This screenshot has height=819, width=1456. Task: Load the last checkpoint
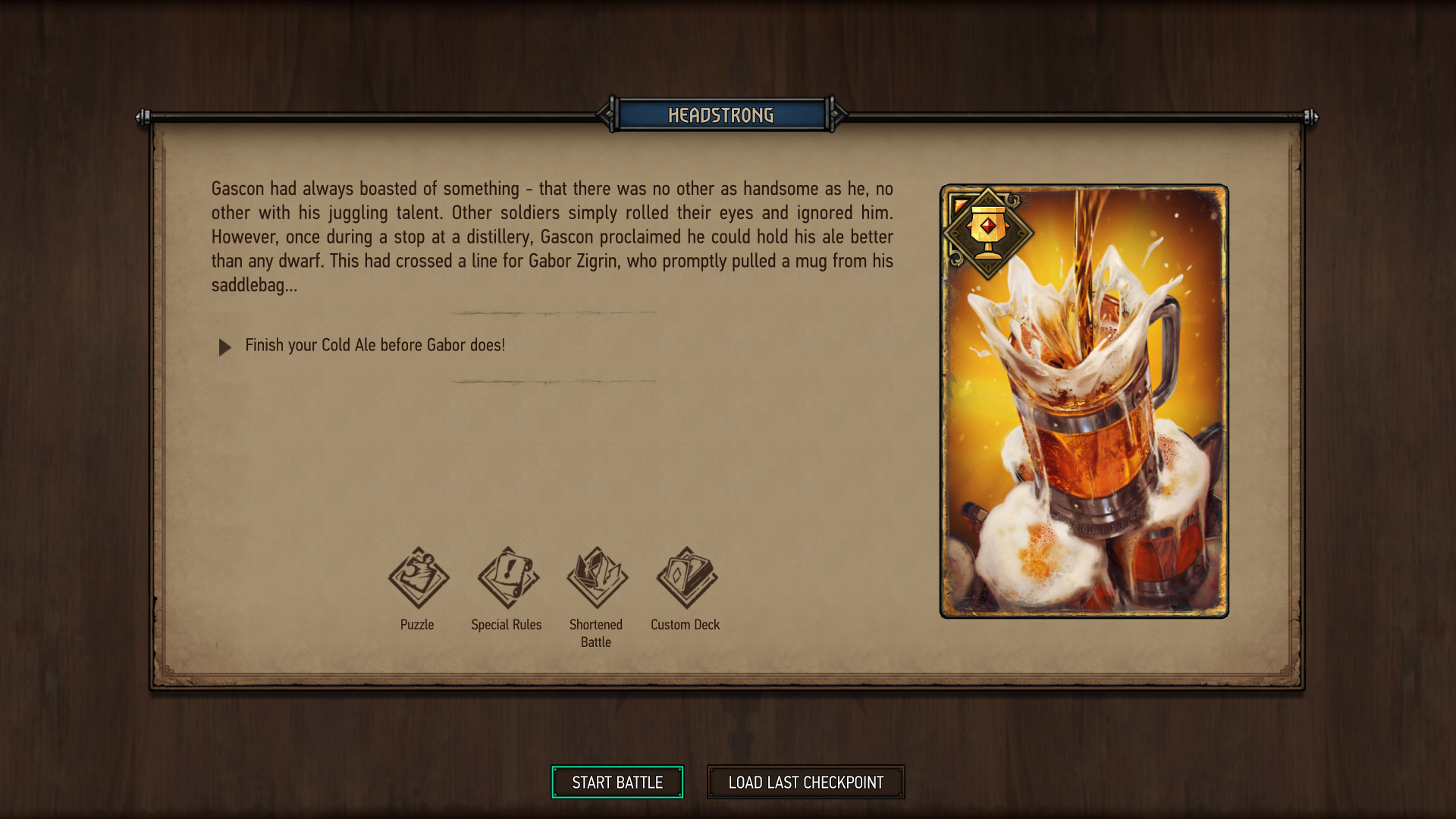click(x=805, y=782)
